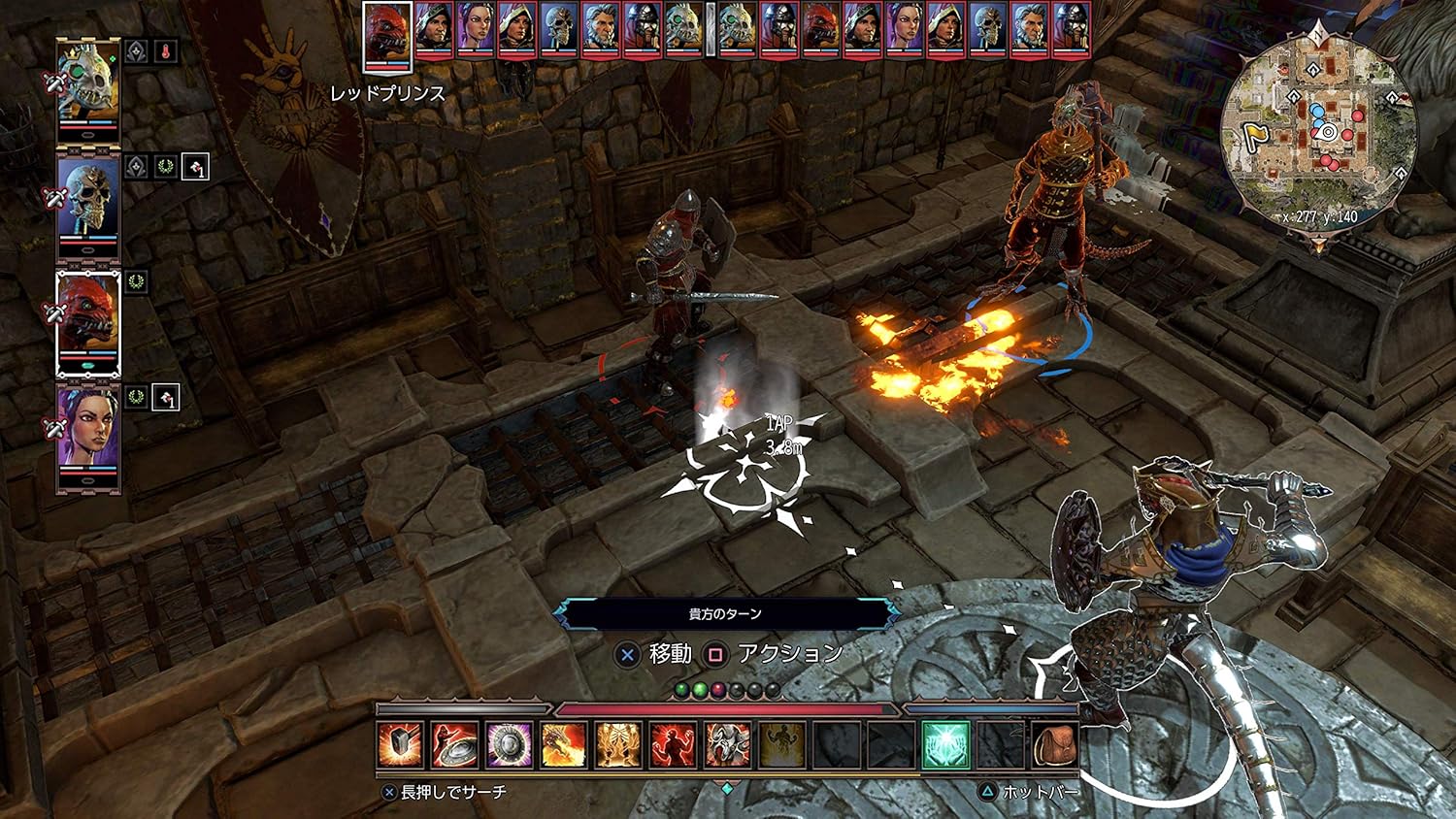Use the shield throw skill
The width and height of the screenshot is (1456, 819).
454,745
